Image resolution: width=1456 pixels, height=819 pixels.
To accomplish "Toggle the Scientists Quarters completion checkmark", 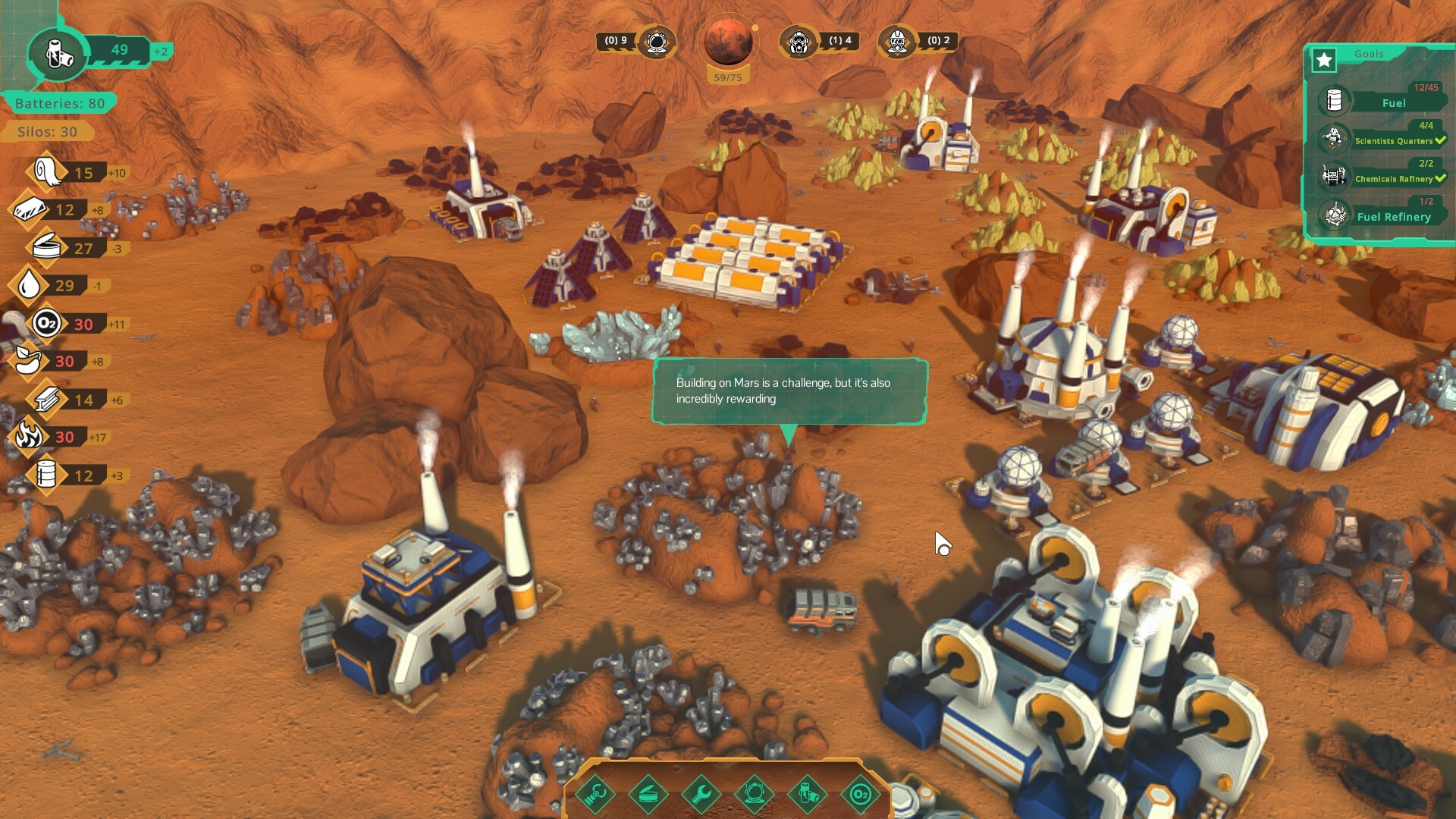I will click(x=1439, y=140).
